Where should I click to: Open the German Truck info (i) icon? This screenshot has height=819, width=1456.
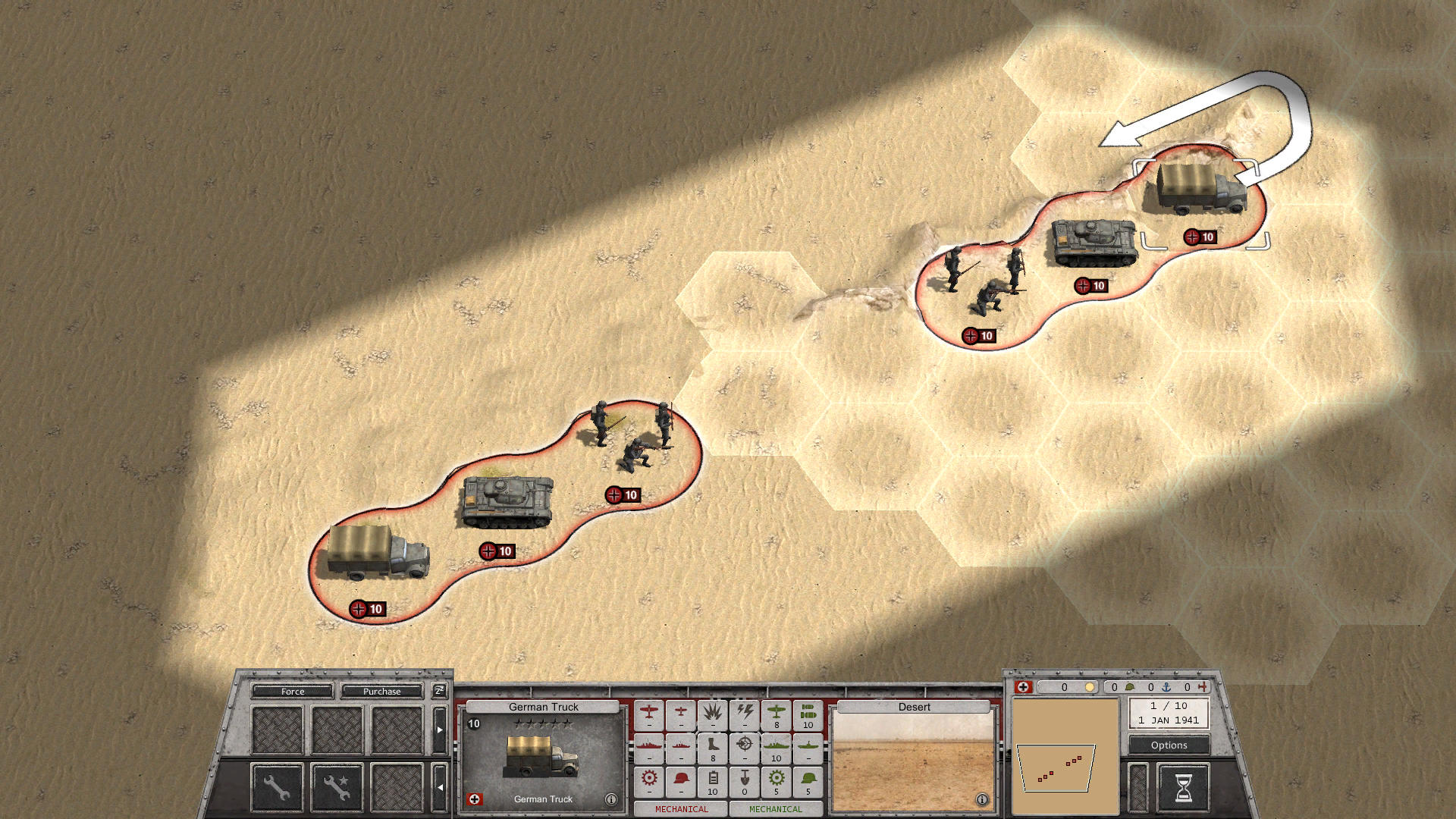tap(611, 799)
